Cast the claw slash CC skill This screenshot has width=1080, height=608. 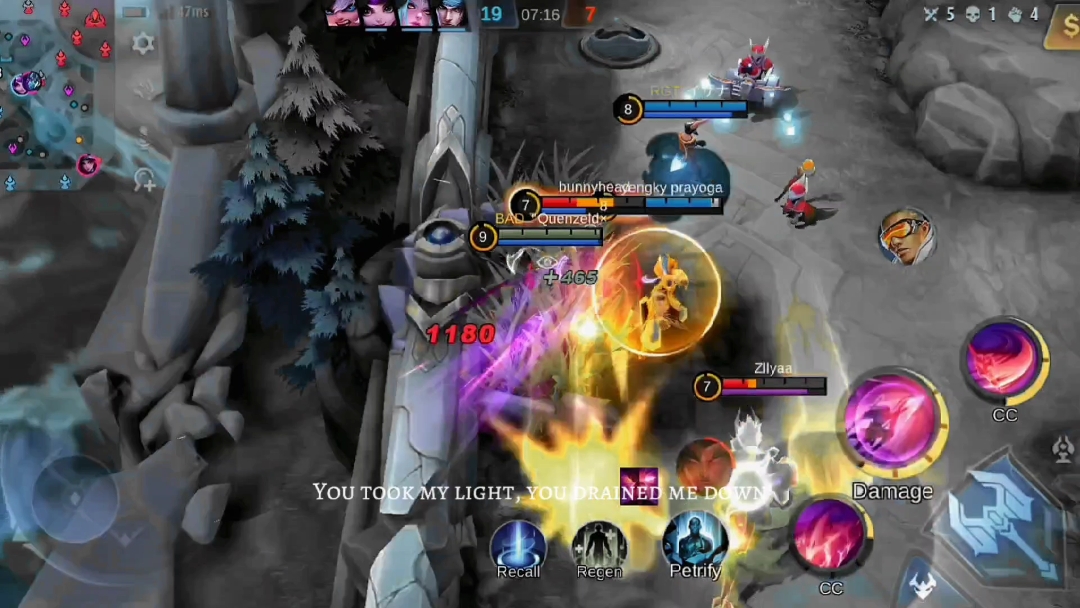point(829,537)
